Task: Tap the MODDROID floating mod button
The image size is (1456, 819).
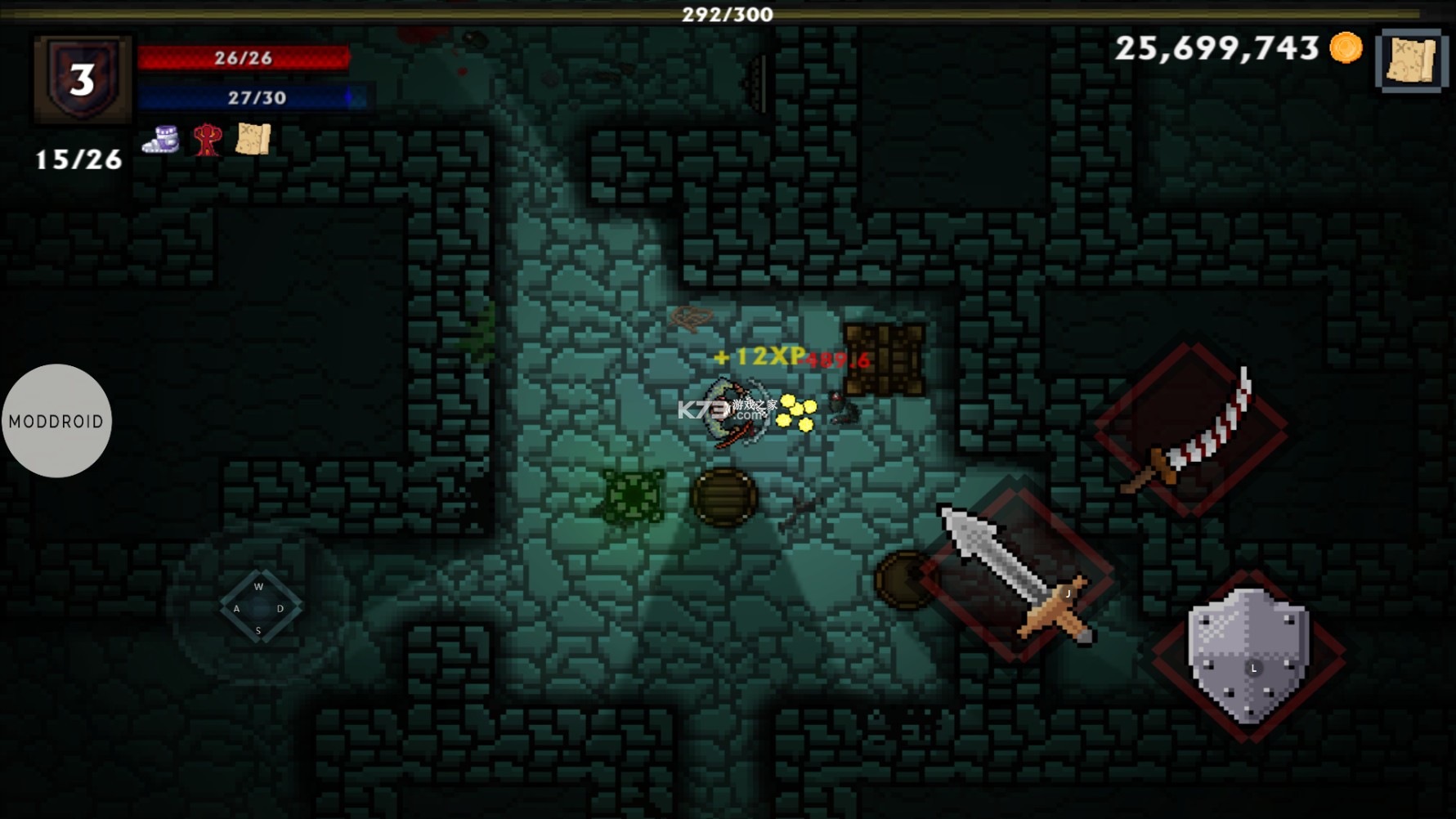Action: (56, 421)
